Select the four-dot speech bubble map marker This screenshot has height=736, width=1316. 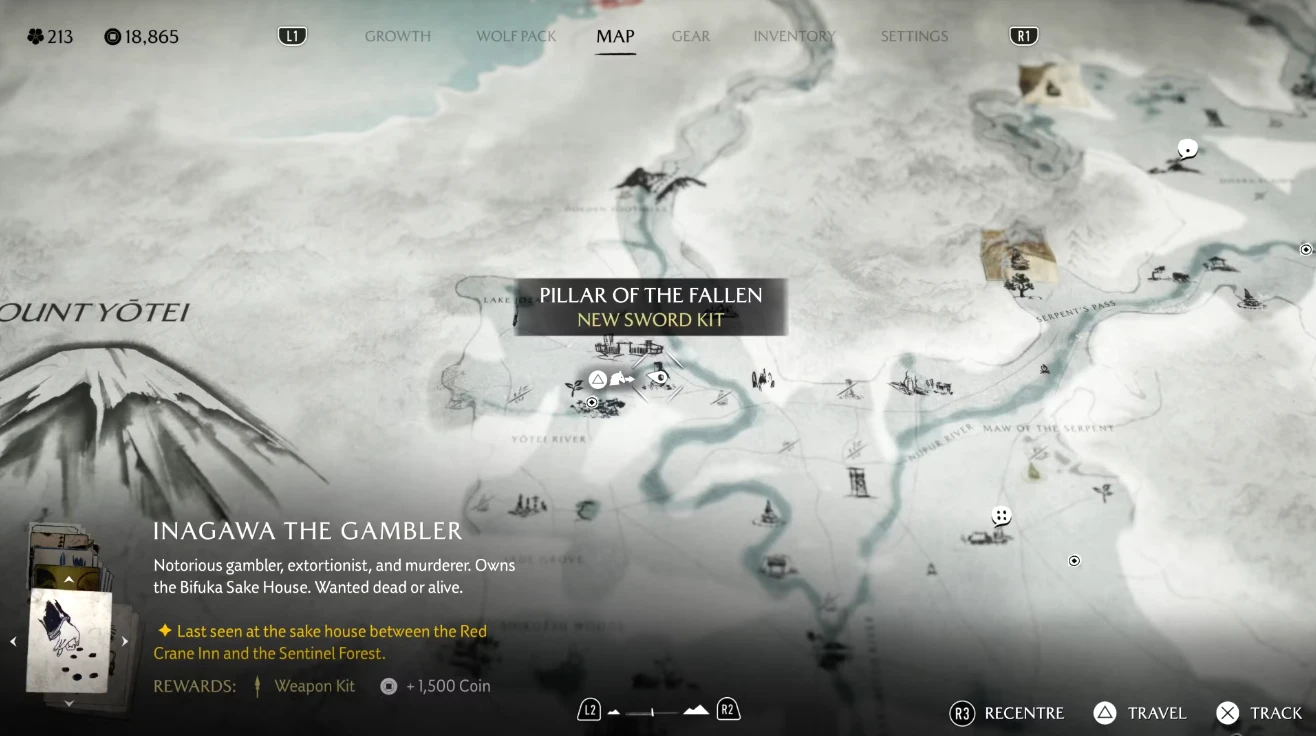tap(1001, 516)
